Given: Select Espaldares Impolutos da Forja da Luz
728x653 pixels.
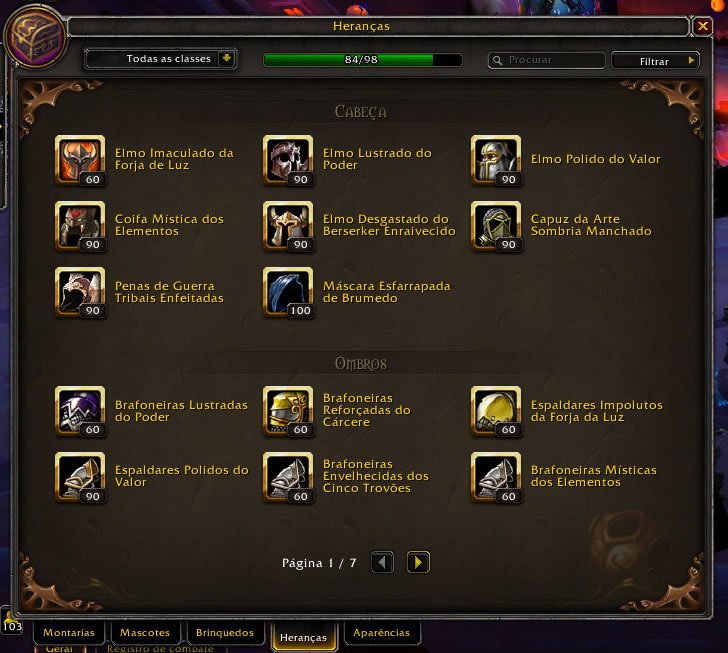Looking at the screenshot, I should tap(496, 411).
